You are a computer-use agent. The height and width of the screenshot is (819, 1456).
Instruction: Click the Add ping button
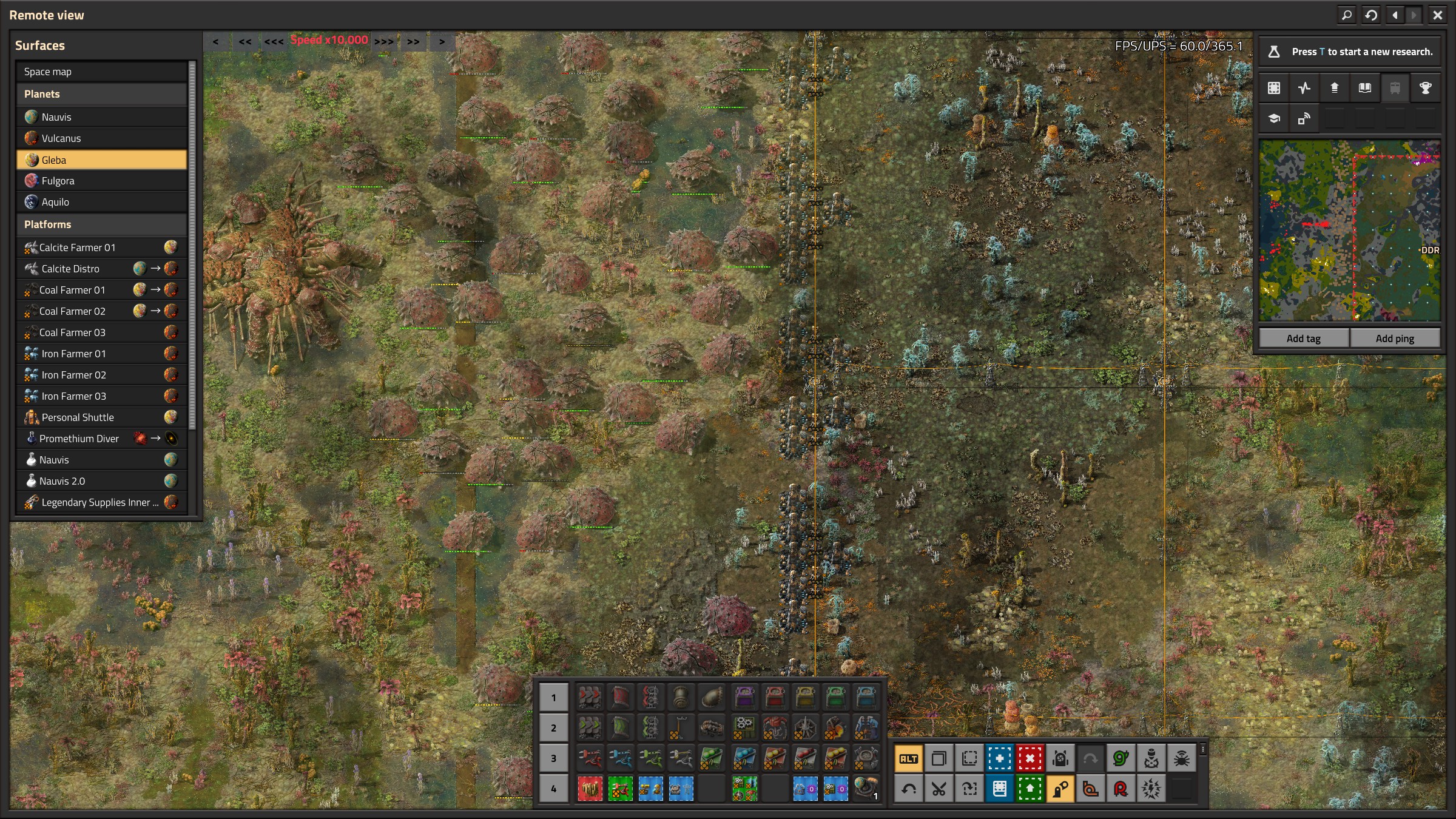coord(1394,339)
